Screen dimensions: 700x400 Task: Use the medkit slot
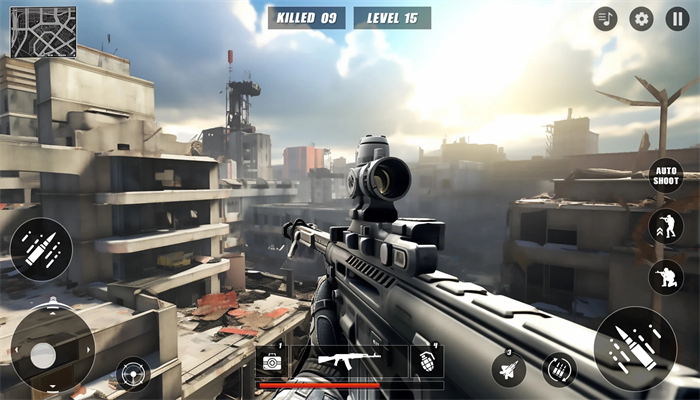pos(271,361)
